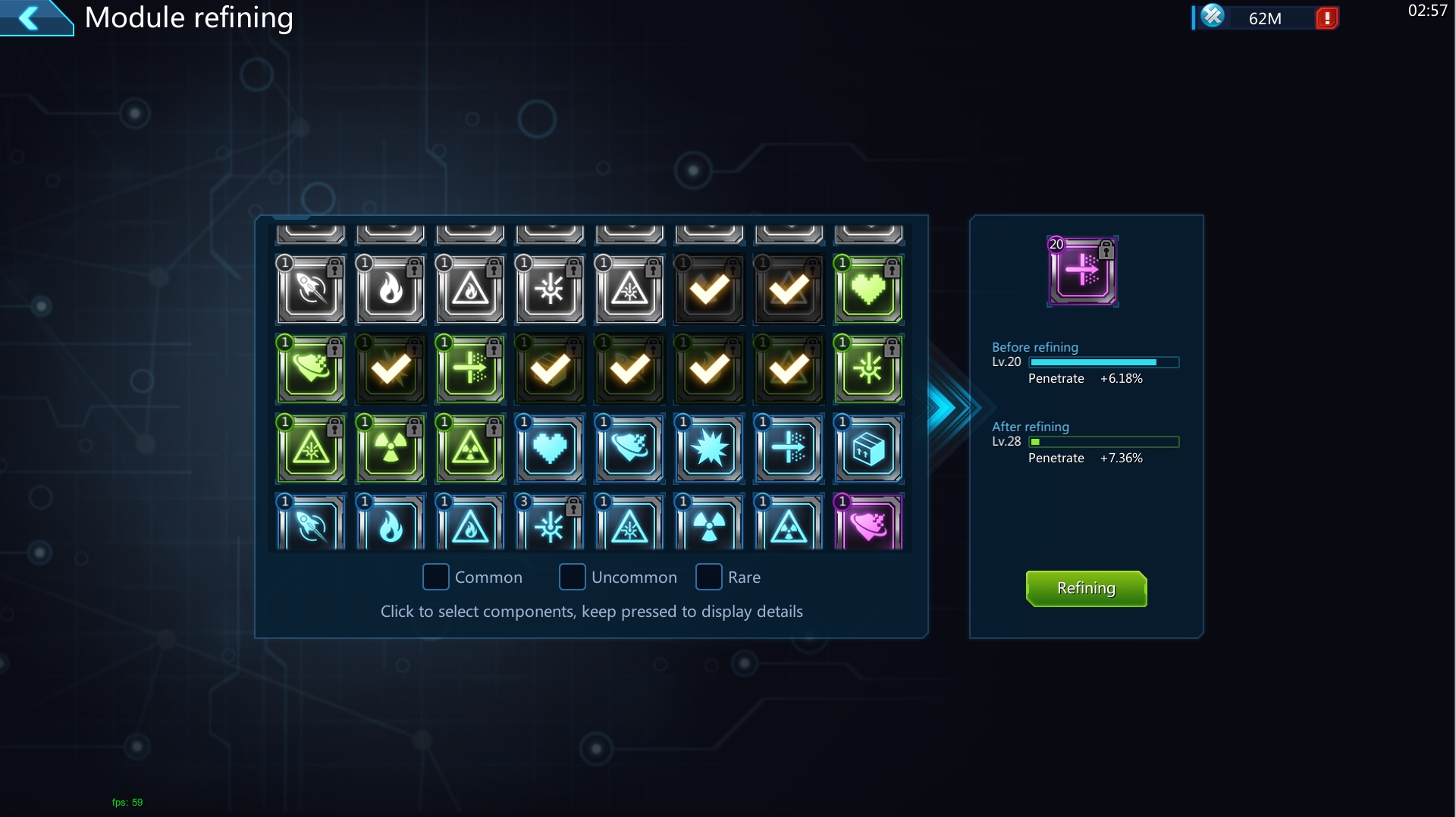The height and width of the screenshot is (817, 1456).
Task: Select the green planet module
Action: pos(311,370)
